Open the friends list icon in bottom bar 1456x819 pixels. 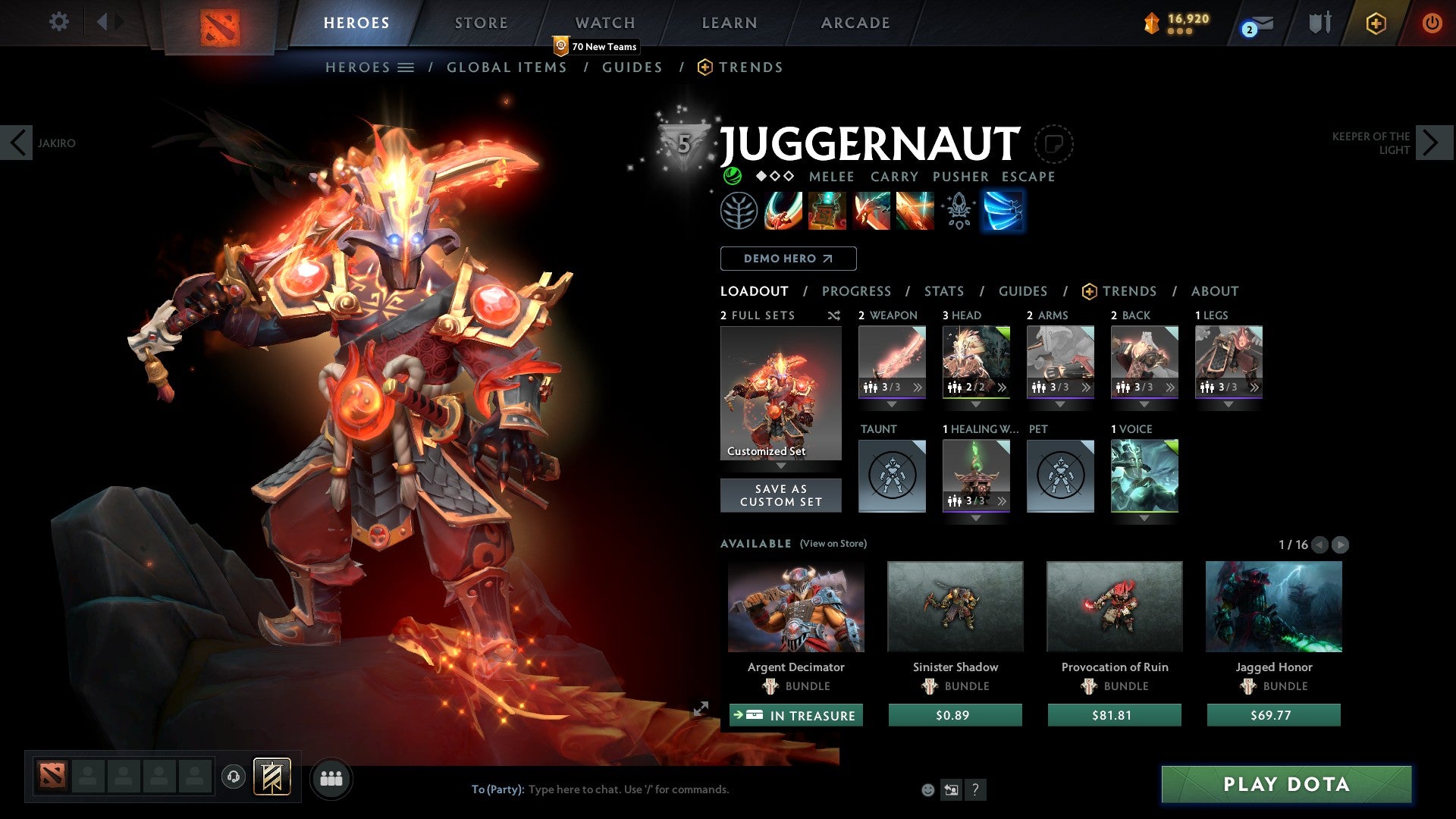click(x=331, y=777)
